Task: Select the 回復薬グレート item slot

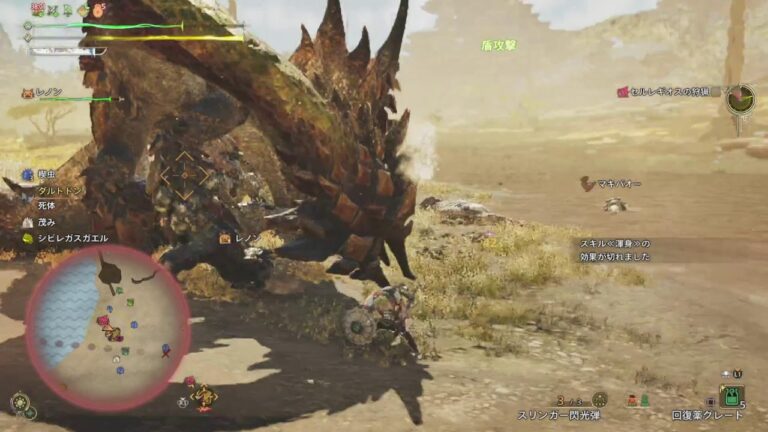Action: tap(731, 396)
